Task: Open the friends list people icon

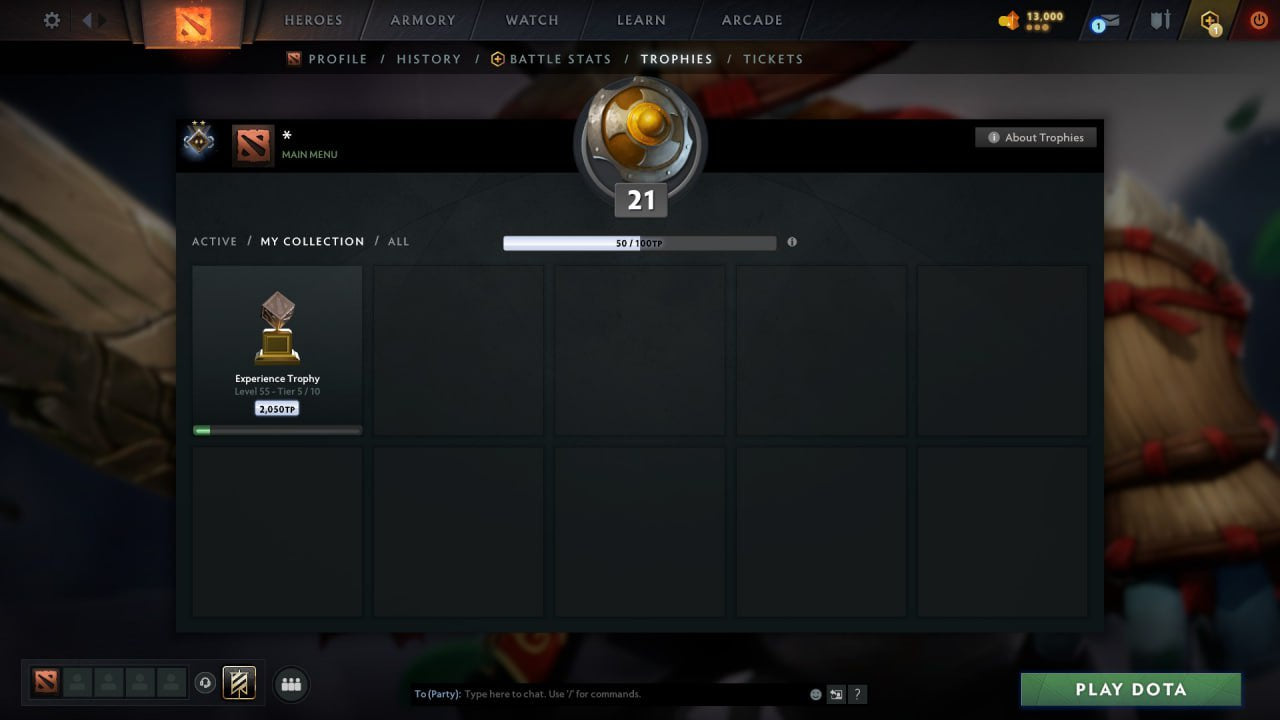Action: 290,684
